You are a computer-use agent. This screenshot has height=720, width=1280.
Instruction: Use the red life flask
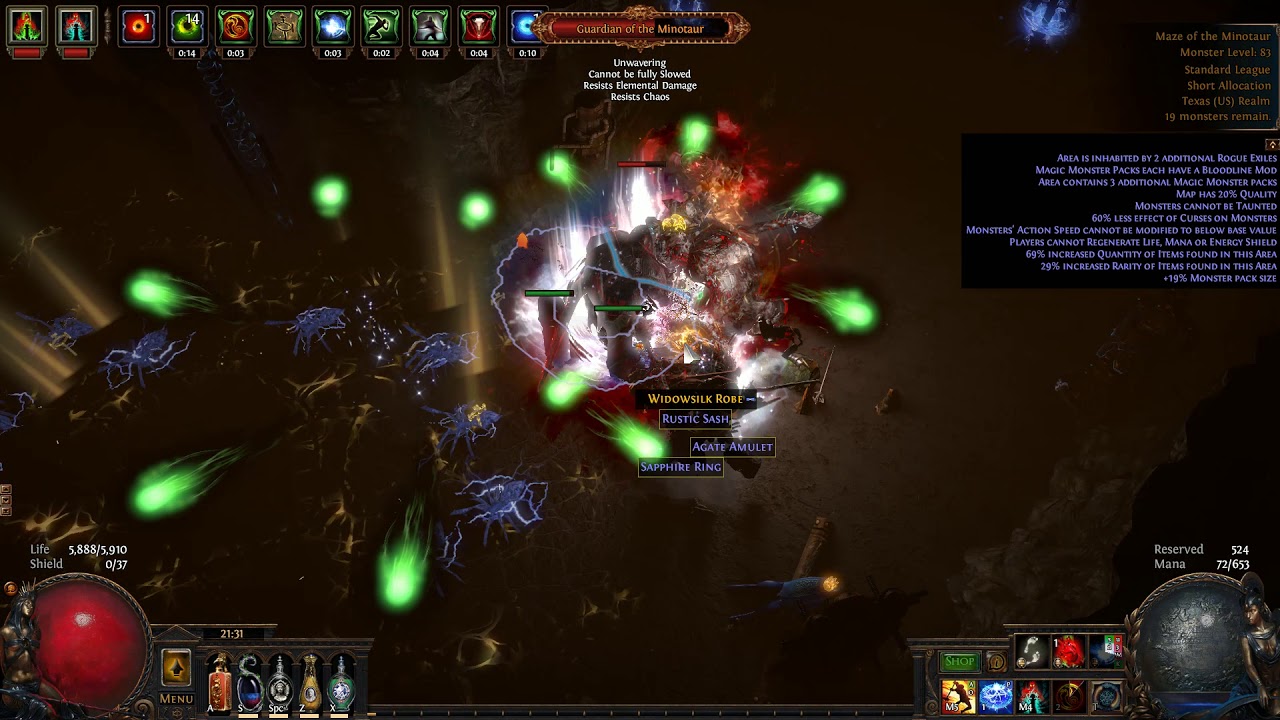(219, 683)
